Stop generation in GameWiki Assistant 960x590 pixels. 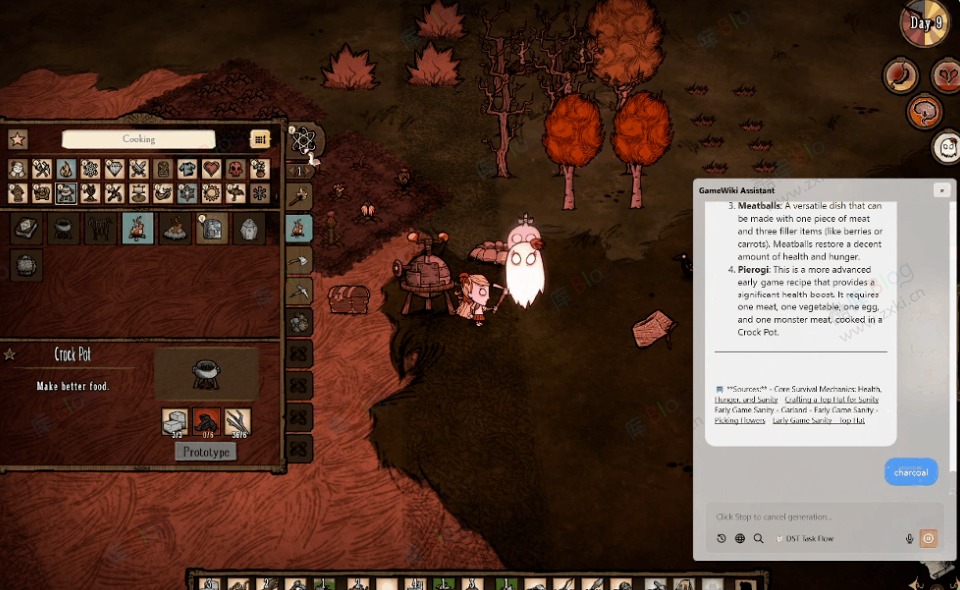(928, 538)
